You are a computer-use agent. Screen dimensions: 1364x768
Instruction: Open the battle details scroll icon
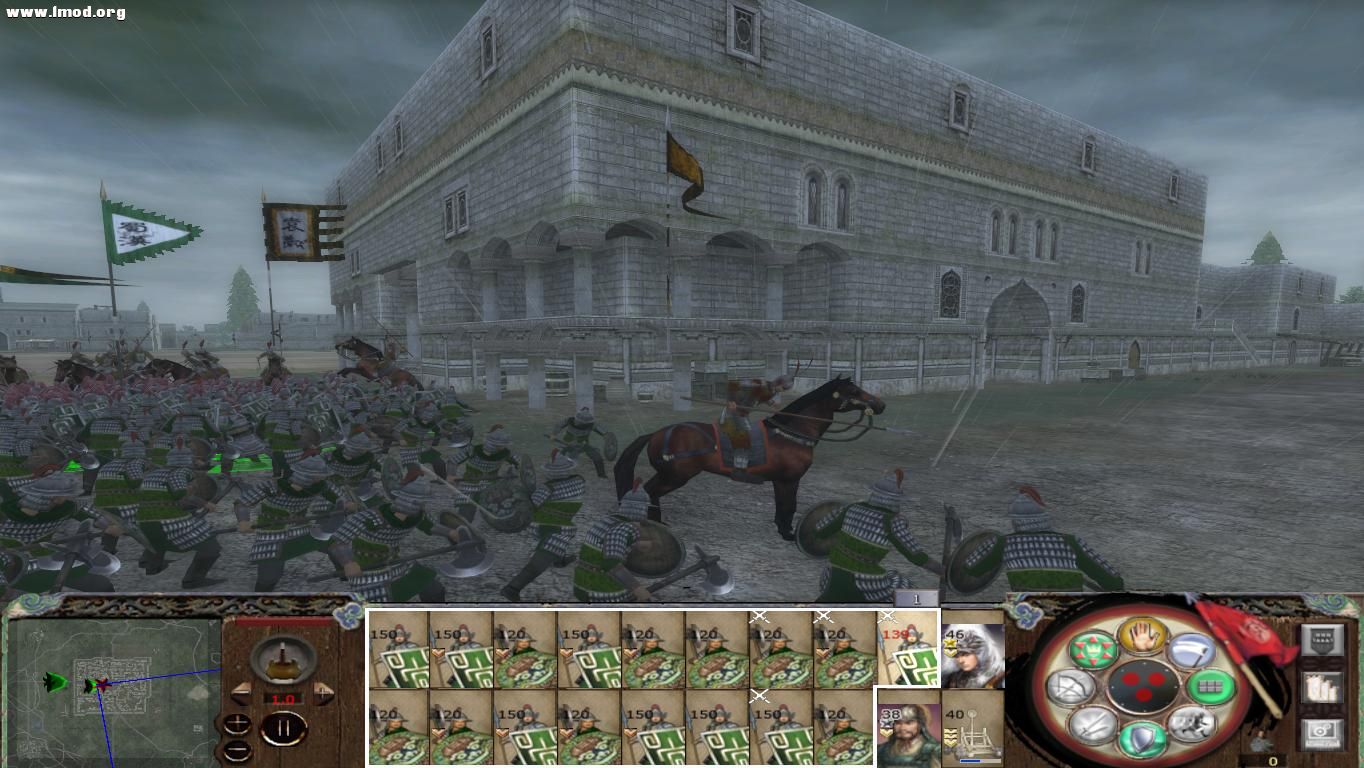point(1322,689)
